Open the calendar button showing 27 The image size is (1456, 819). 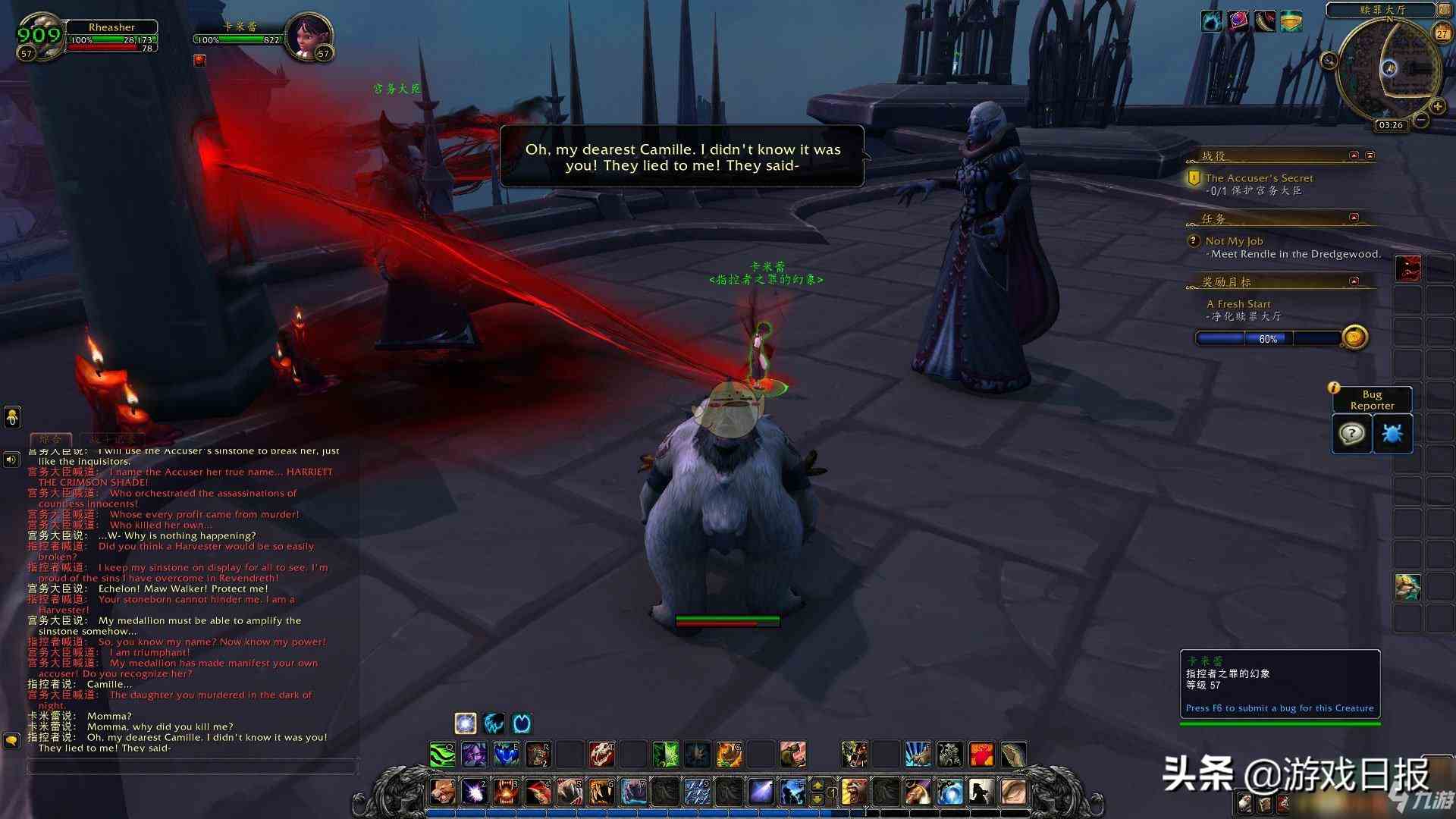(1442, 33)
